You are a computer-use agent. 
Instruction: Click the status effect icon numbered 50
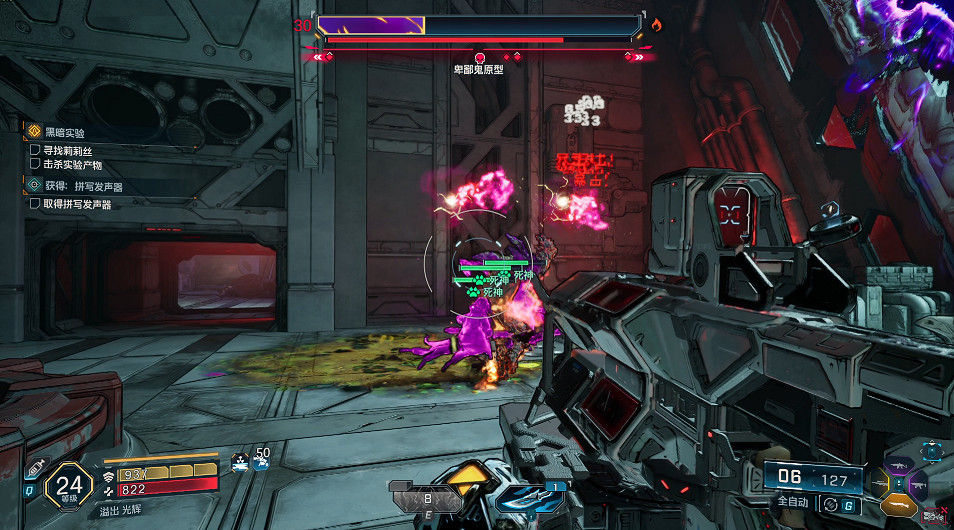[x=260, y=461]
